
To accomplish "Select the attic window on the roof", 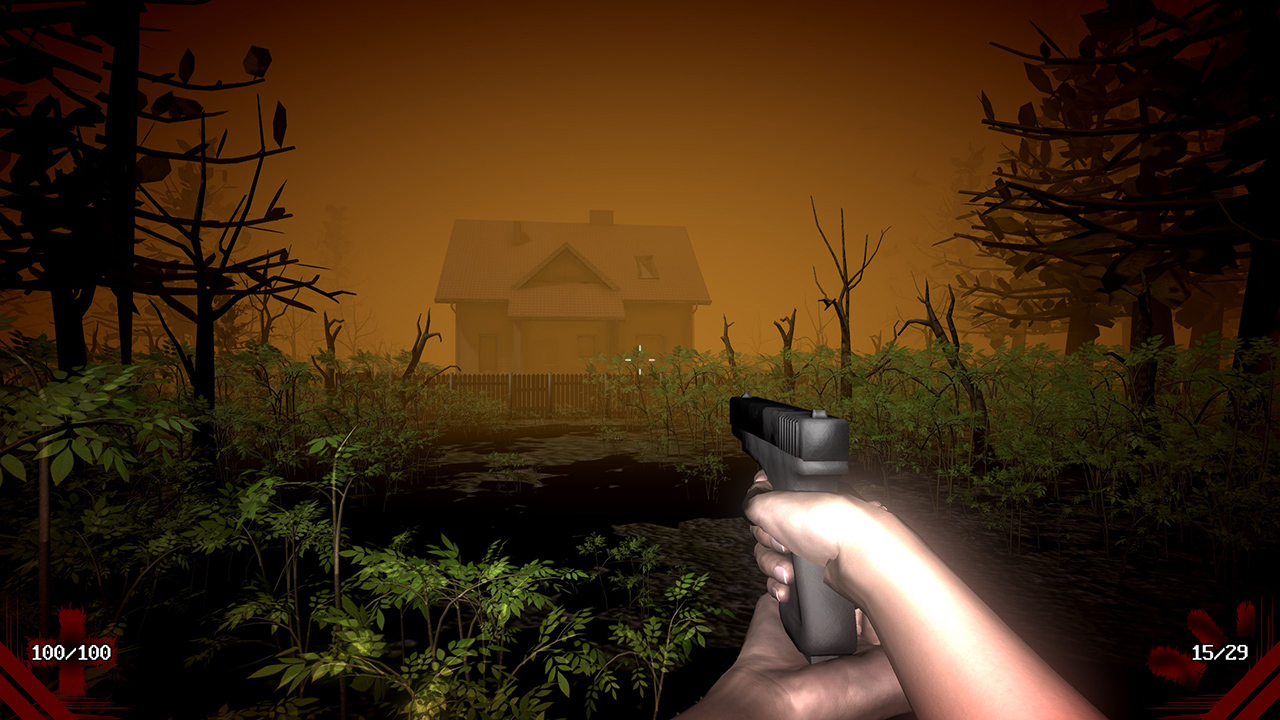I will (647, 268).
